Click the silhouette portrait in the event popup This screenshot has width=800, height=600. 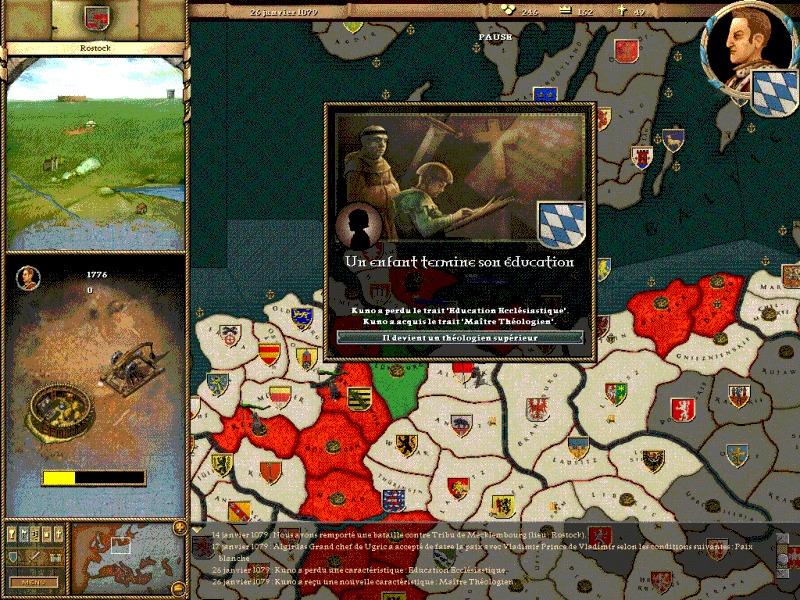356,228
